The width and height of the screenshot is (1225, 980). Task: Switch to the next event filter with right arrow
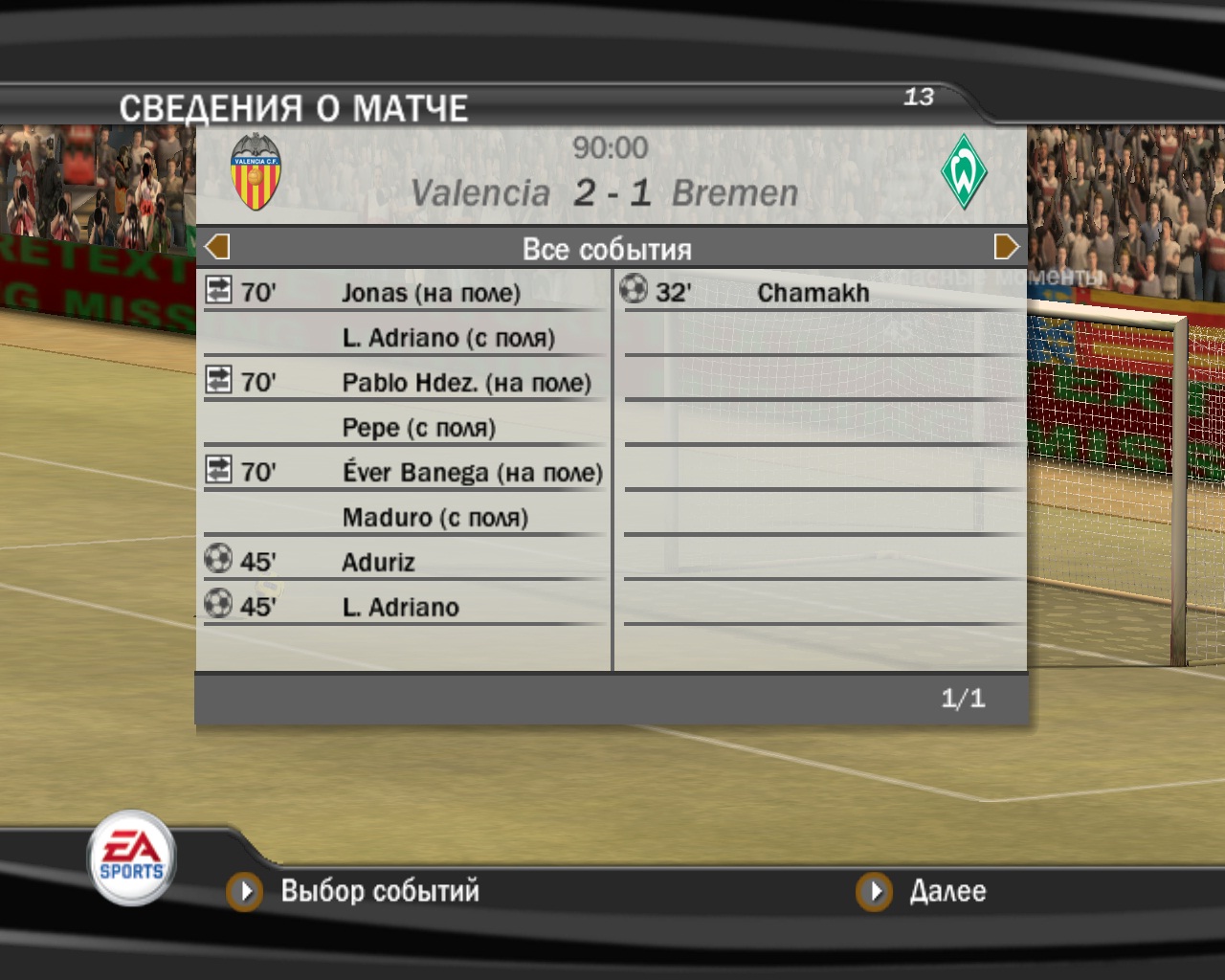tap(1006, 247)
